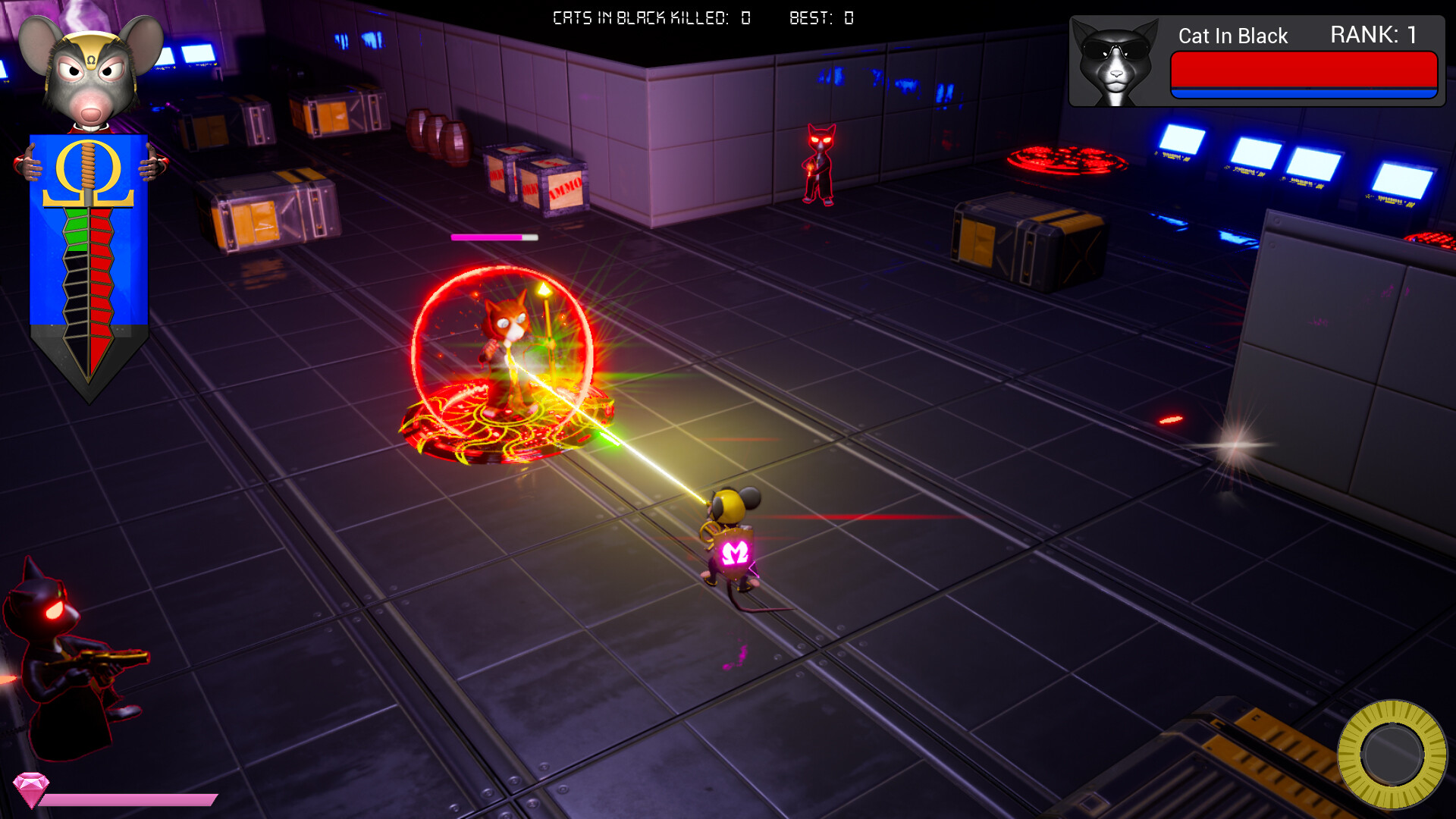Click the red spinning fan turret icon

click(1068, 158)
